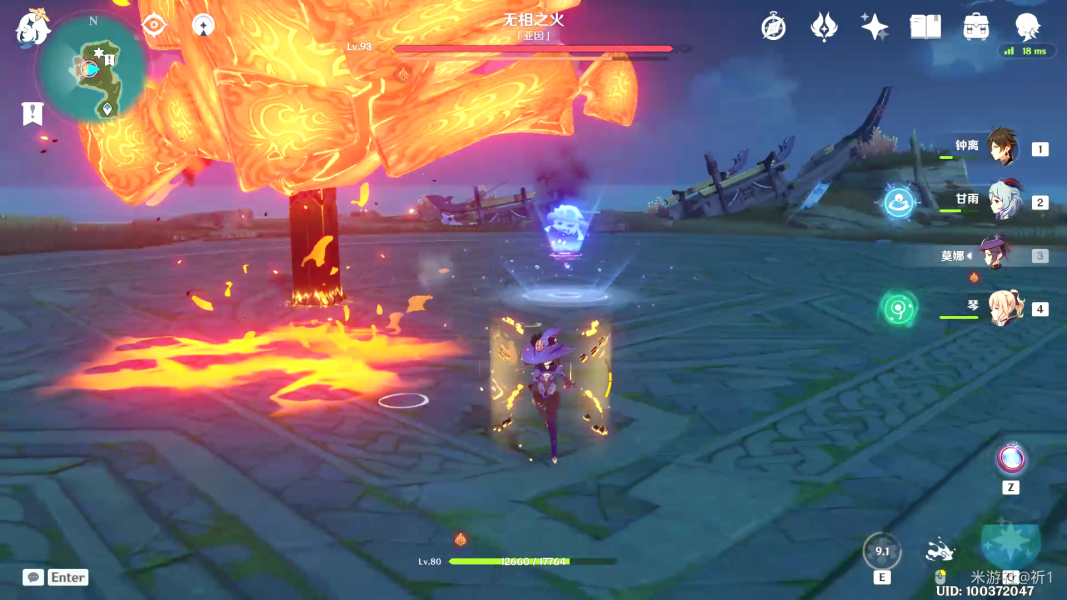Select party member 莫娜
This screenshot has width=1067, height=600.
tap(996, 255)
